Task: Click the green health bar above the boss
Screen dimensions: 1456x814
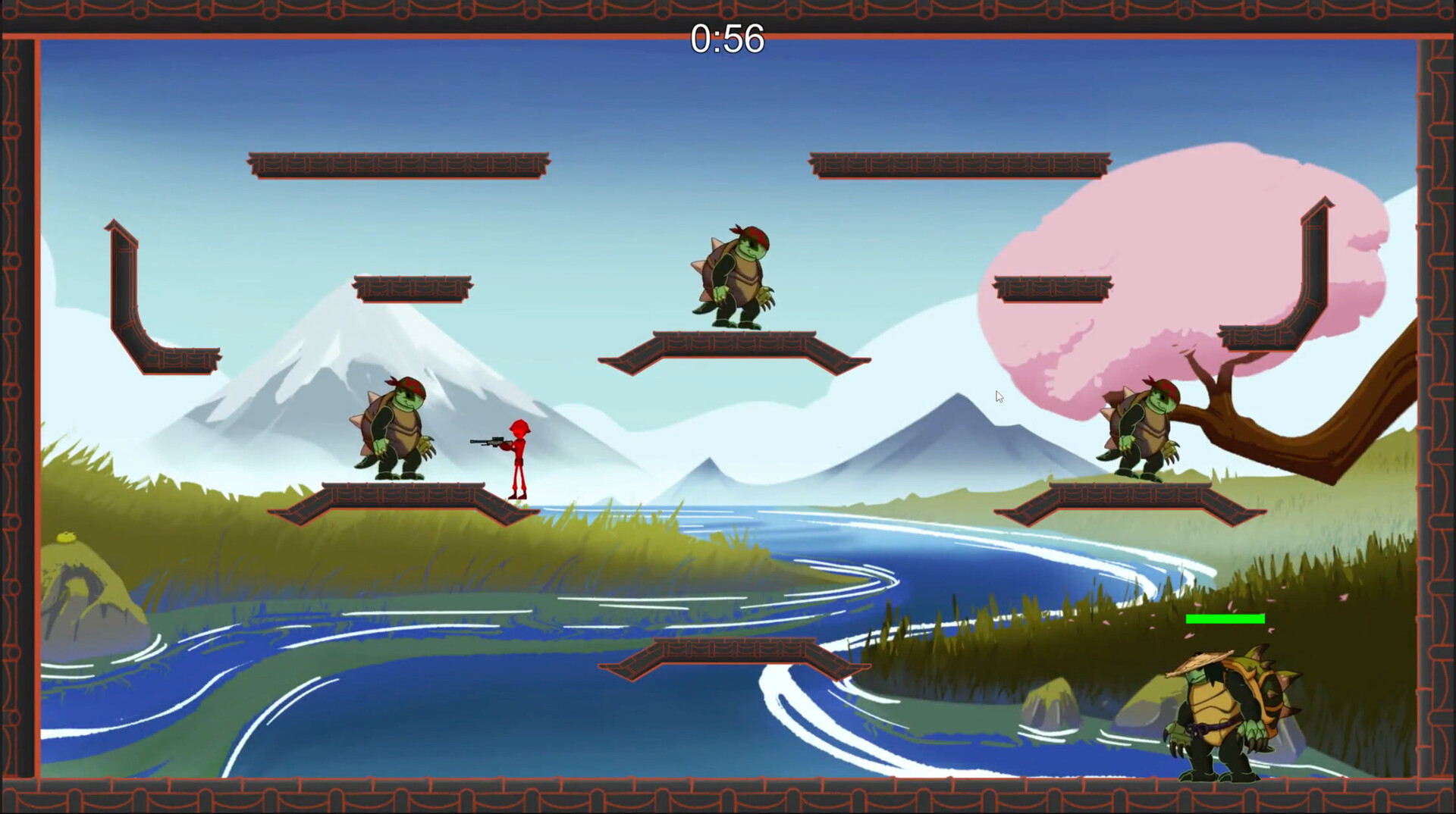Action: coord(1224,619)
